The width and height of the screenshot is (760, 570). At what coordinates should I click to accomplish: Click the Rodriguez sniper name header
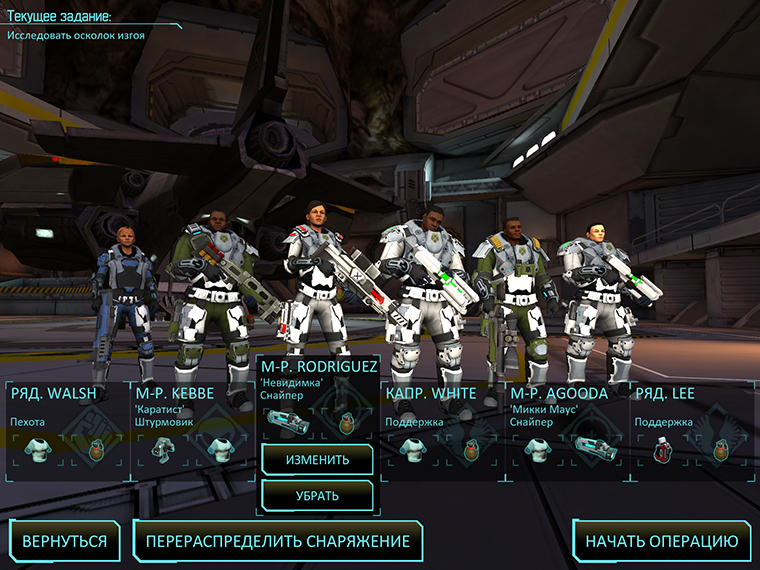click(x=317, y=366)
